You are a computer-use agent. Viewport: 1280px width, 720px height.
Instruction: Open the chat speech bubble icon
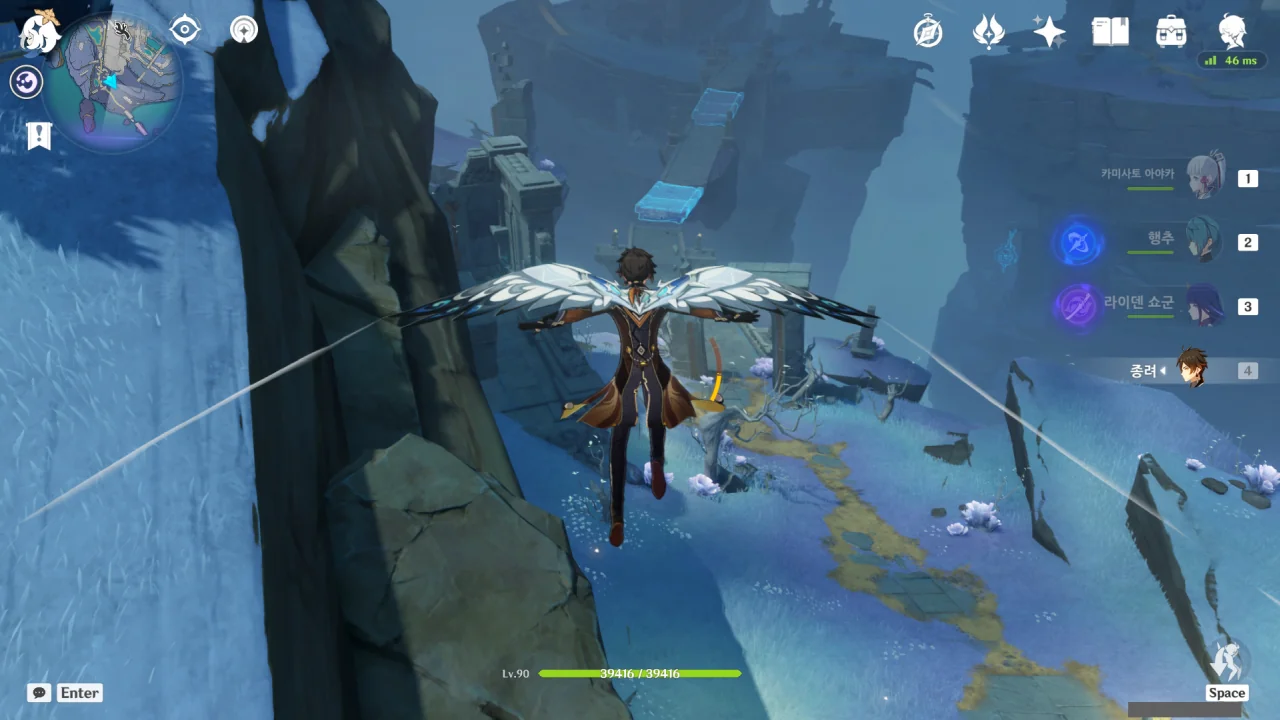(39, 692)
